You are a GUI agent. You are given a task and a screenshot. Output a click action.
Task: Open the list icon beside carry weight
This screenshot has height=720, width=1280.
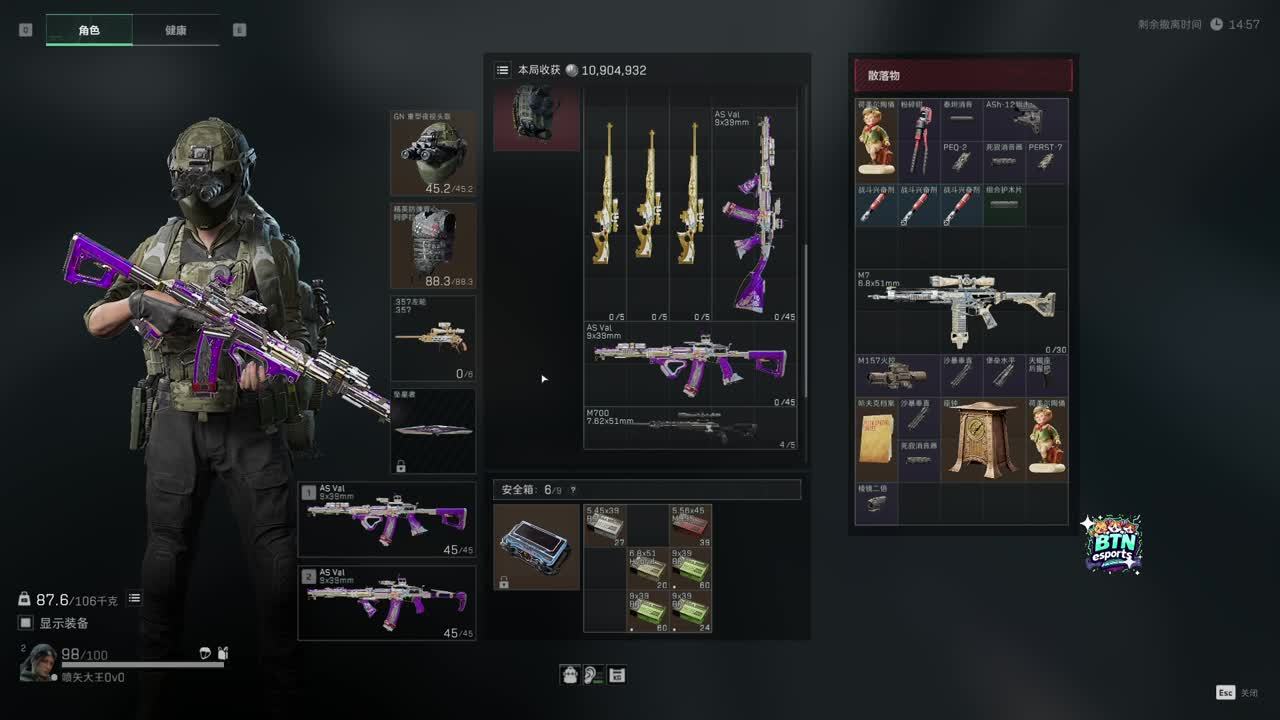coord(134,598)
